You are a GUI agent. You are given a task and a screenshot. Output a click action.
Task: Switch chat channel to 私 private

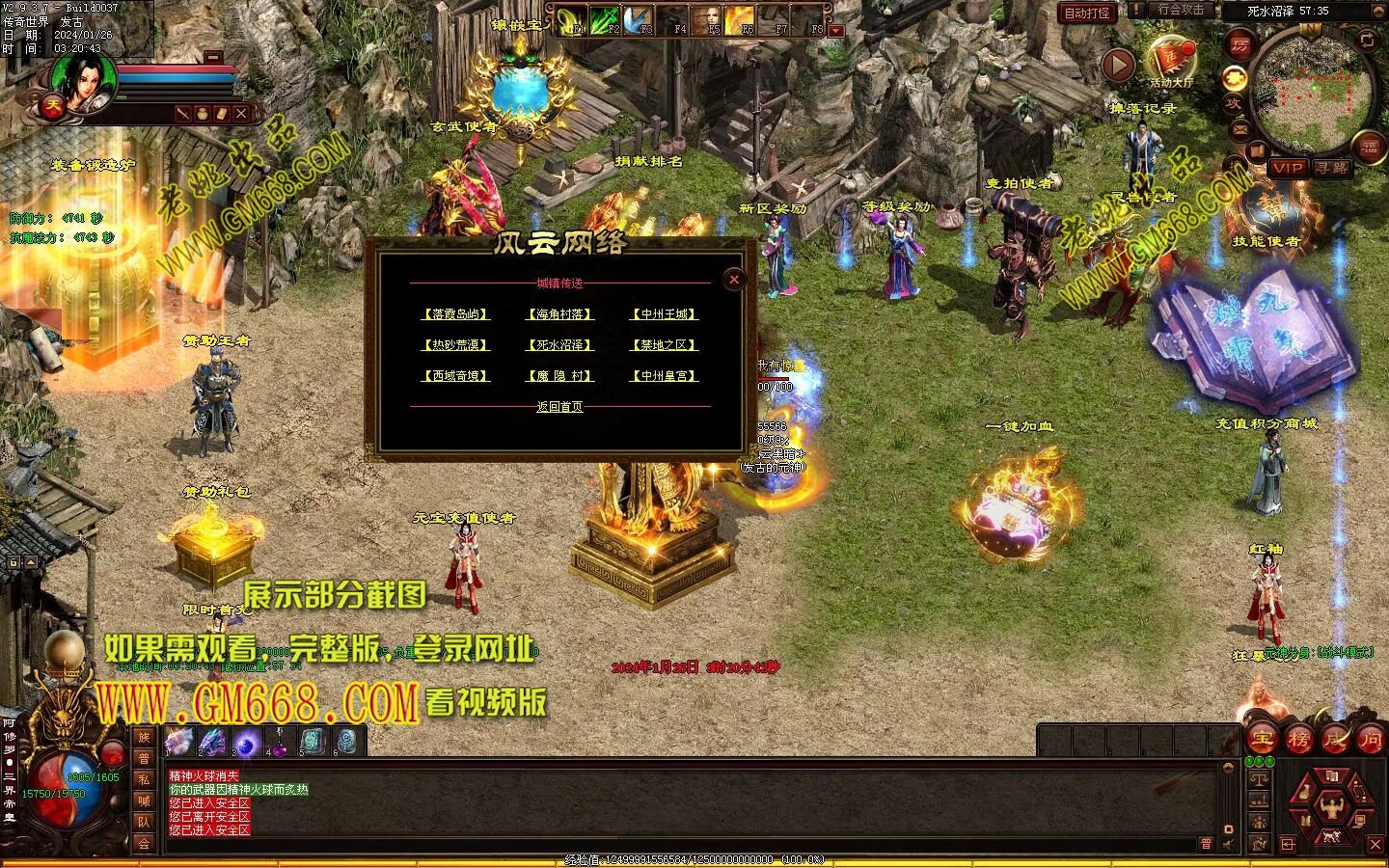[x=144, y=779]
